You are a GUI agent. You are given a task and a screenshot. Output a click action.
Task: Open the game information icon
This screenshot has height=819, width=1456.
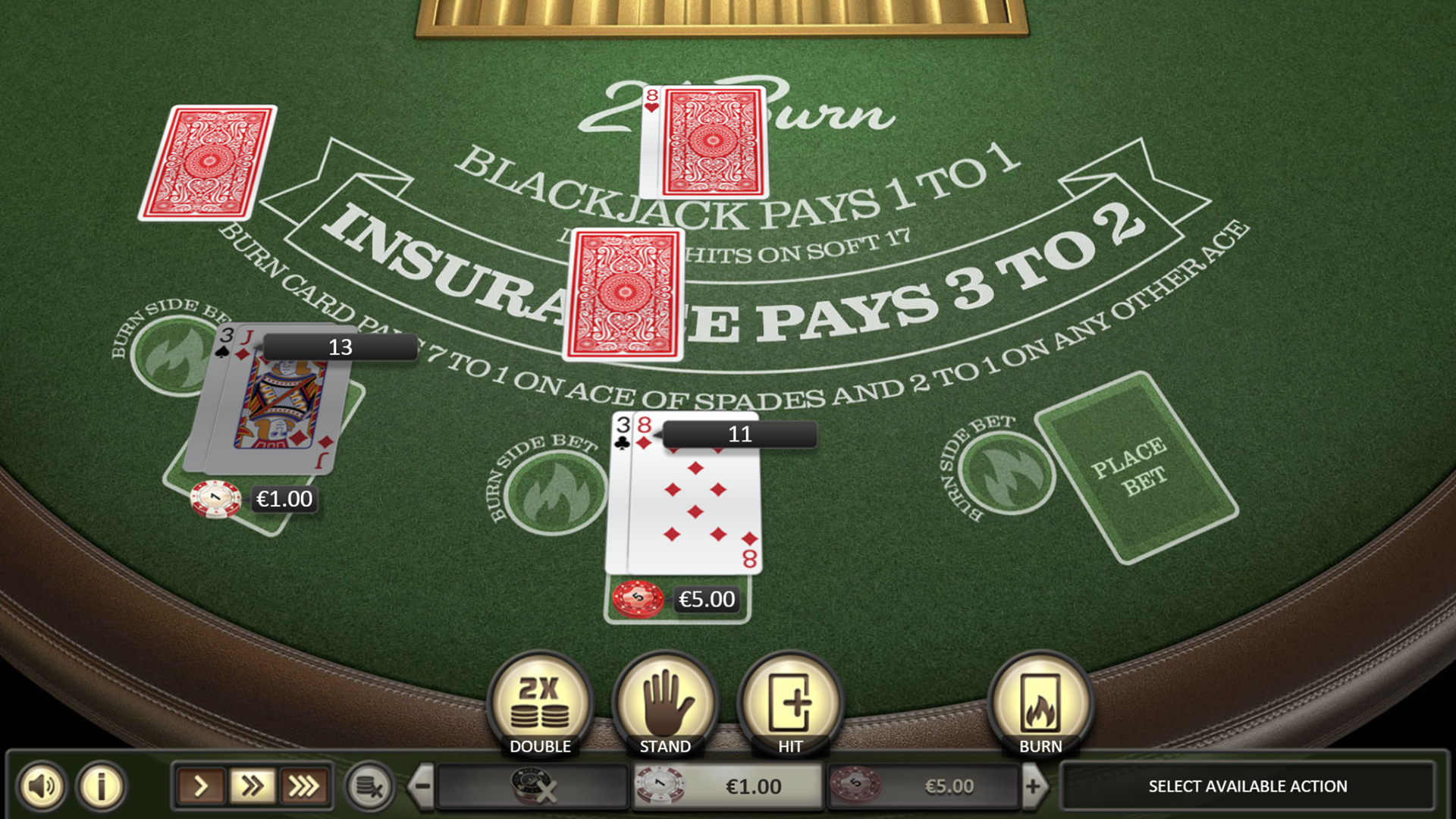[x=101, y=786]
